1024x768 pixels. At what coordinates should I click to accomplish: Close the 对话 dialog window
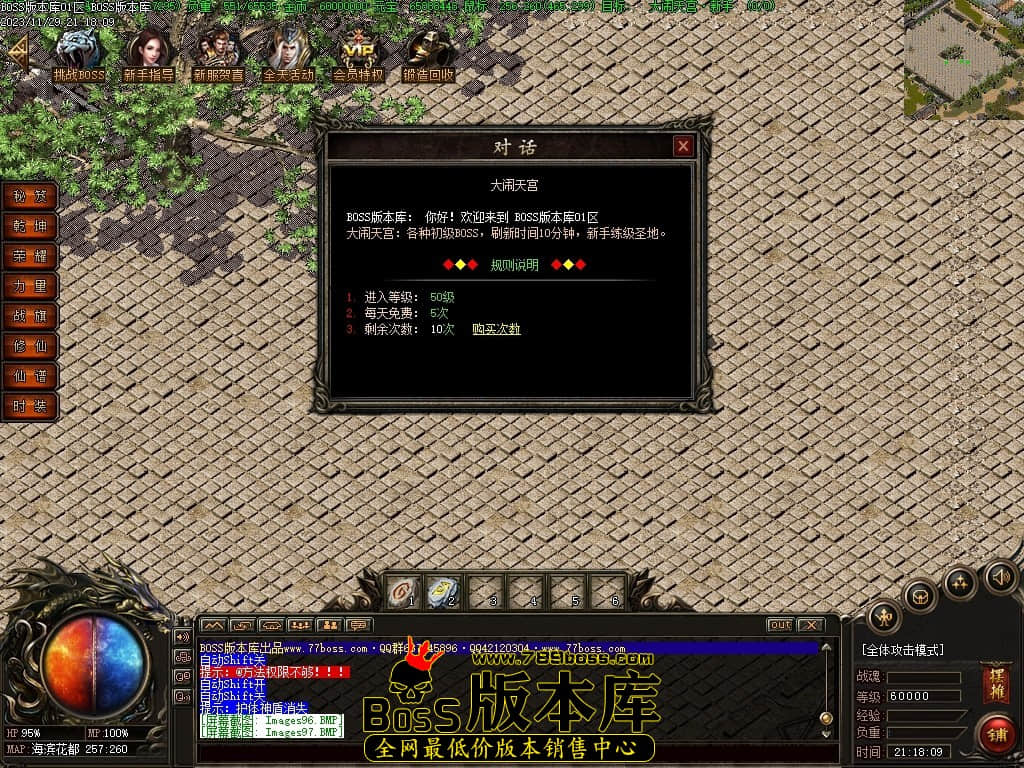click(x=683, y=147)
